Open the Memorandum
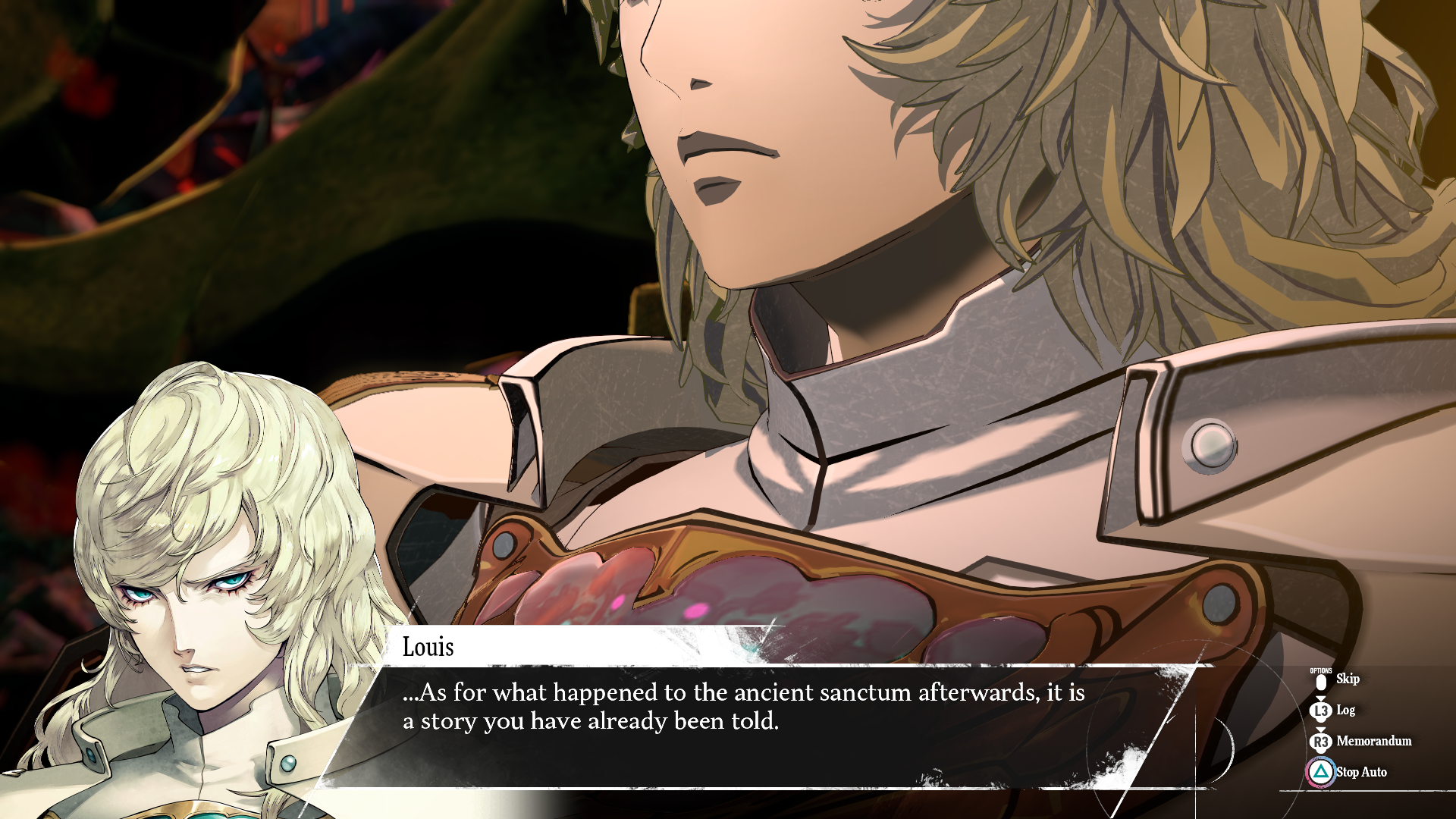Screen dimensions: 1456x819 (x=1373, y=742)
